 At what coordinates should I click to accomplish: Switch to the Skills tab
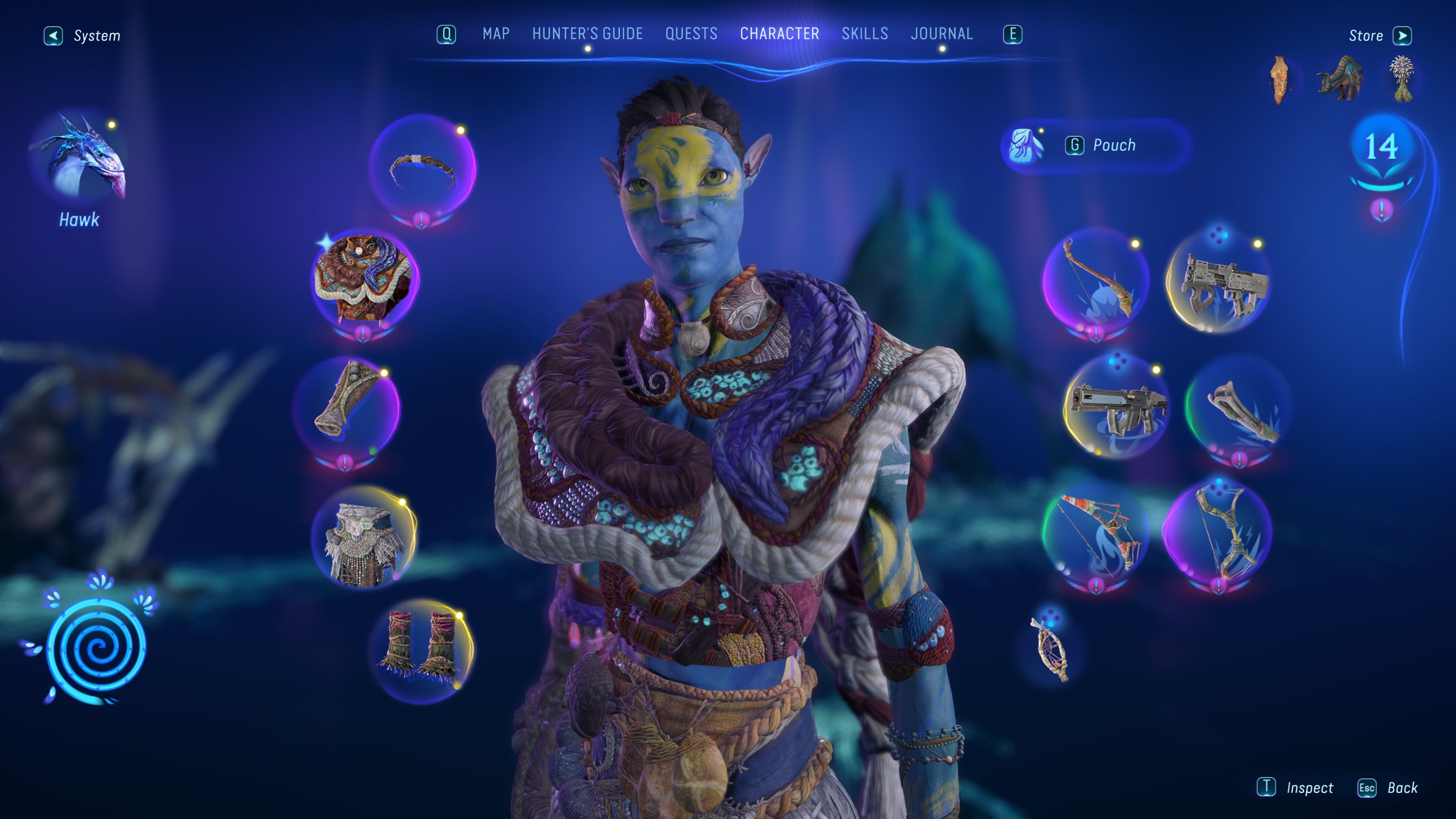864,34
